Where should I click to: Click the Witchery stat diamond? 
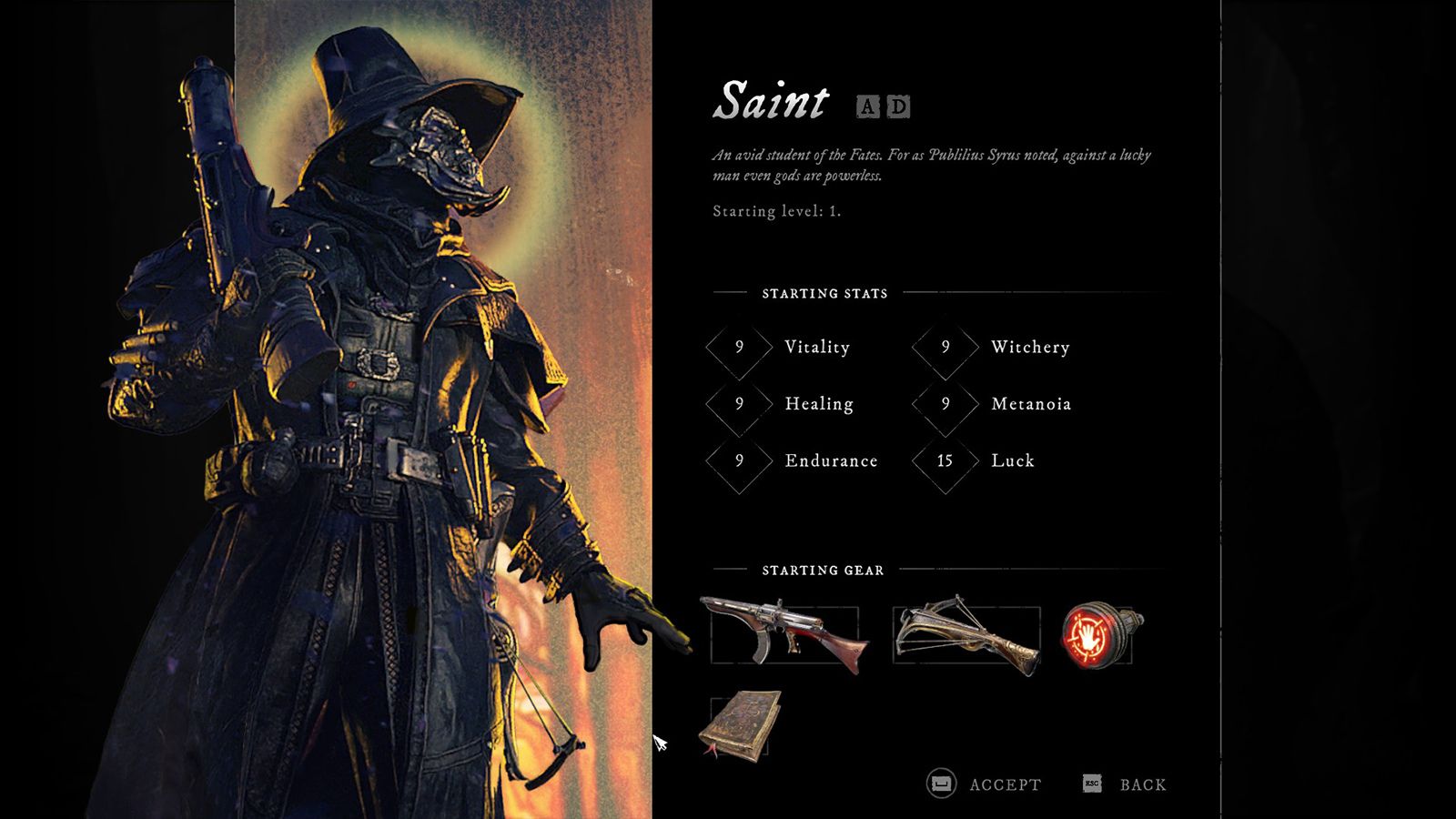click(x=944, y=348)
